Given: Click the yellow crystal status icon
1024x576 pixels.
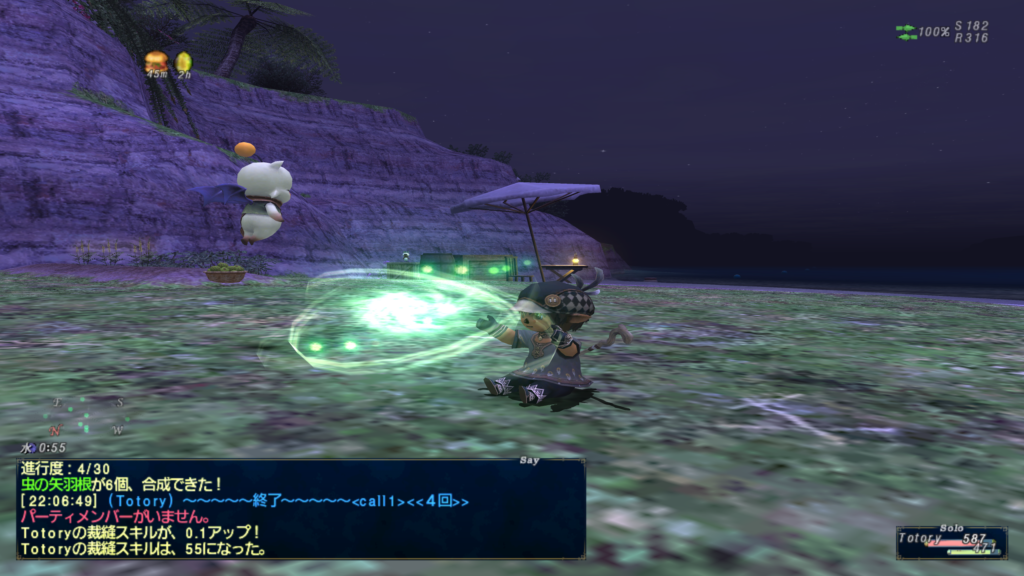Looking at the screenshot, I should [x=183, y=62].
